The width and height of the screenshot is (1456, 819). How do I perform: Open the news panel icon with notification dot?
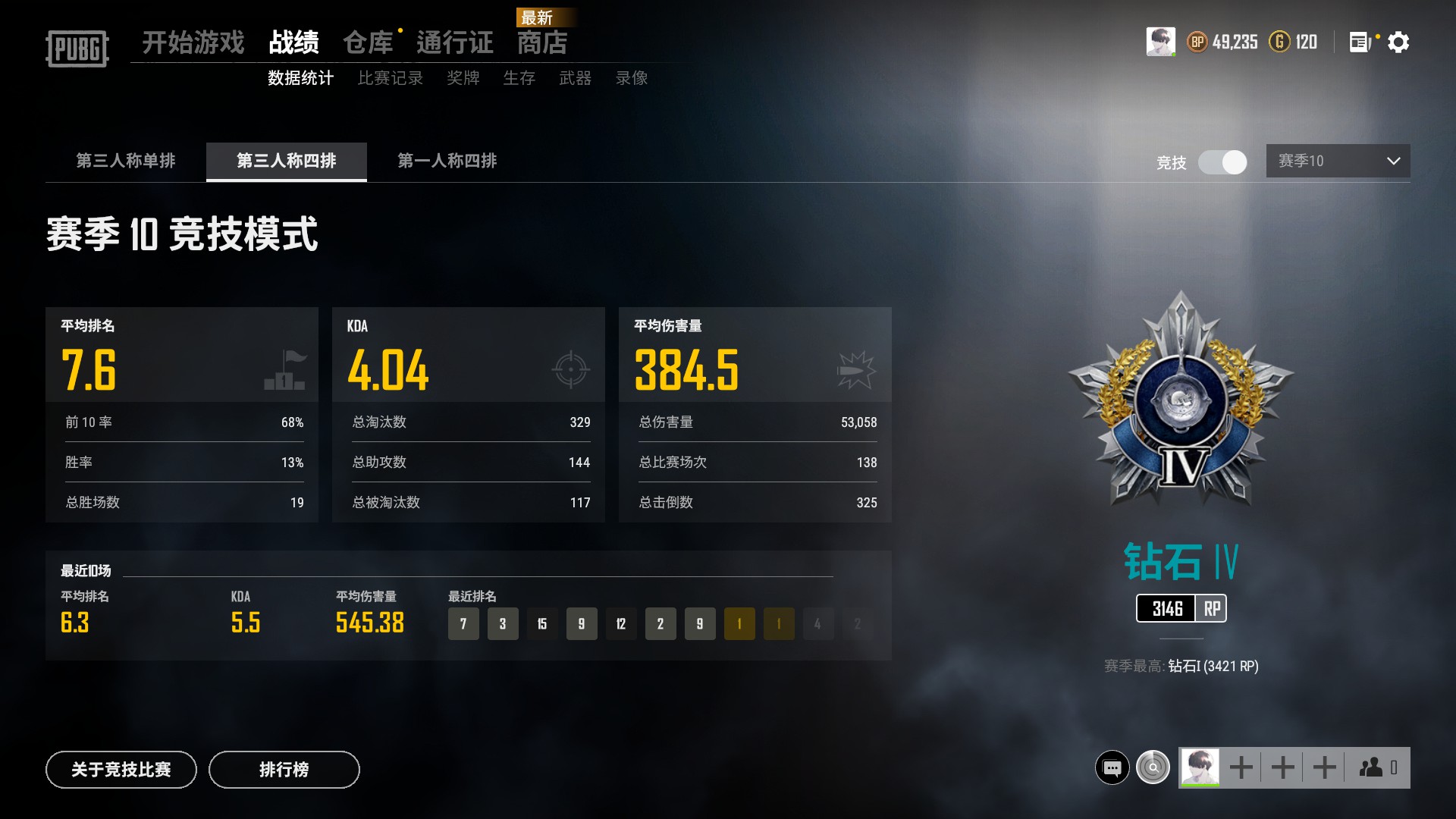[1357, 42]
